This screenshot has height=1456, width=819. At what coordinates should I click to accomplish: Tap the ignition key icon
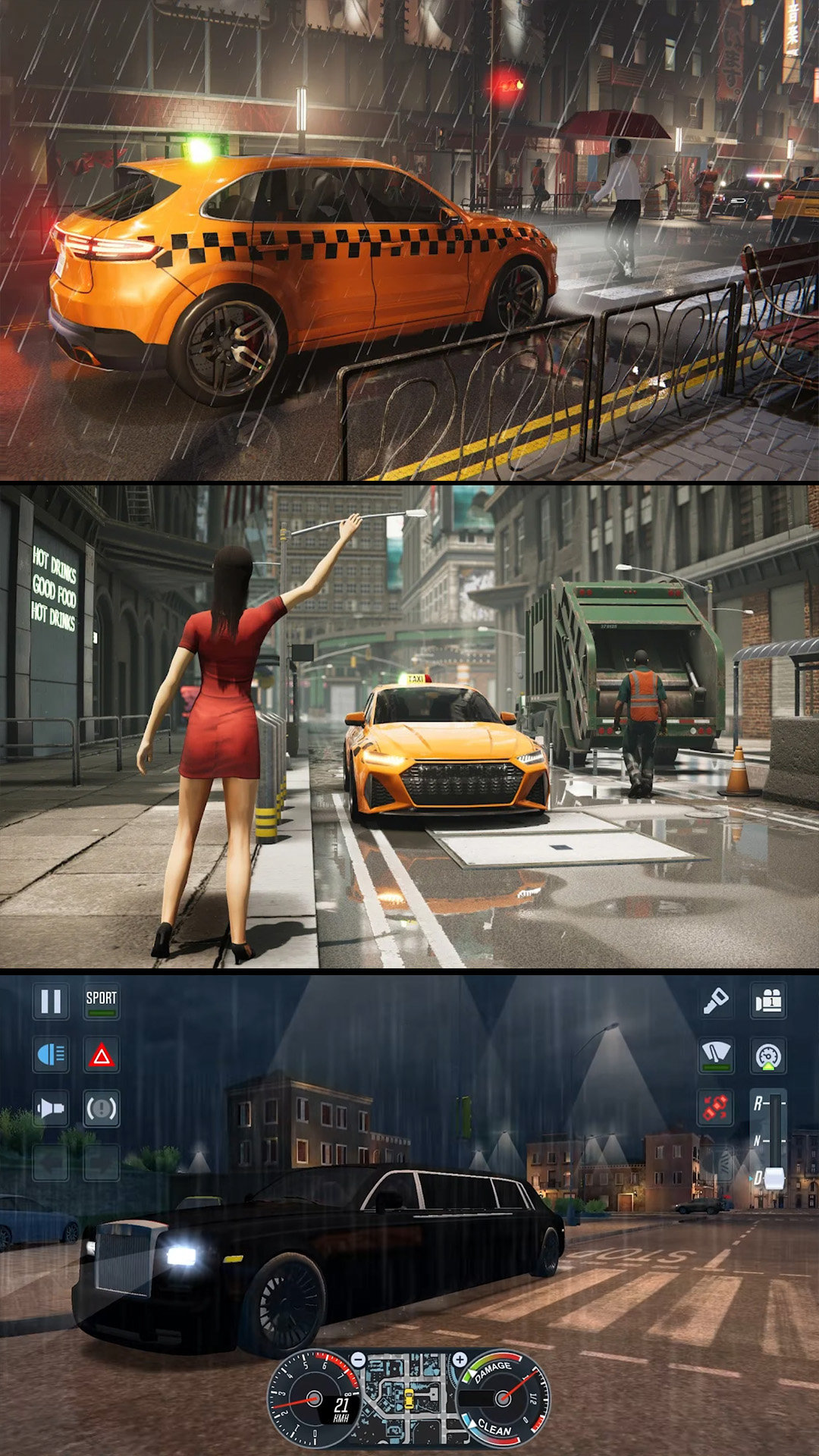(716, 1002)
